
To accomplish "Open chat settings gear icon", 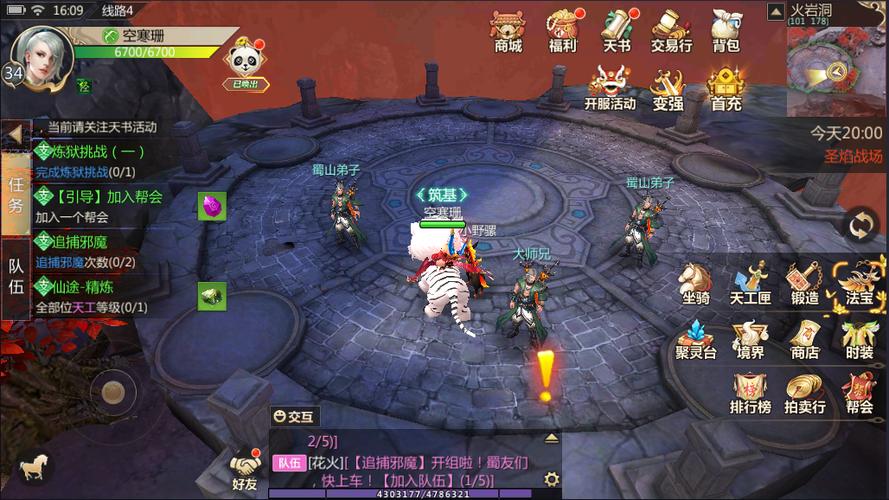I will pos(551,480).
